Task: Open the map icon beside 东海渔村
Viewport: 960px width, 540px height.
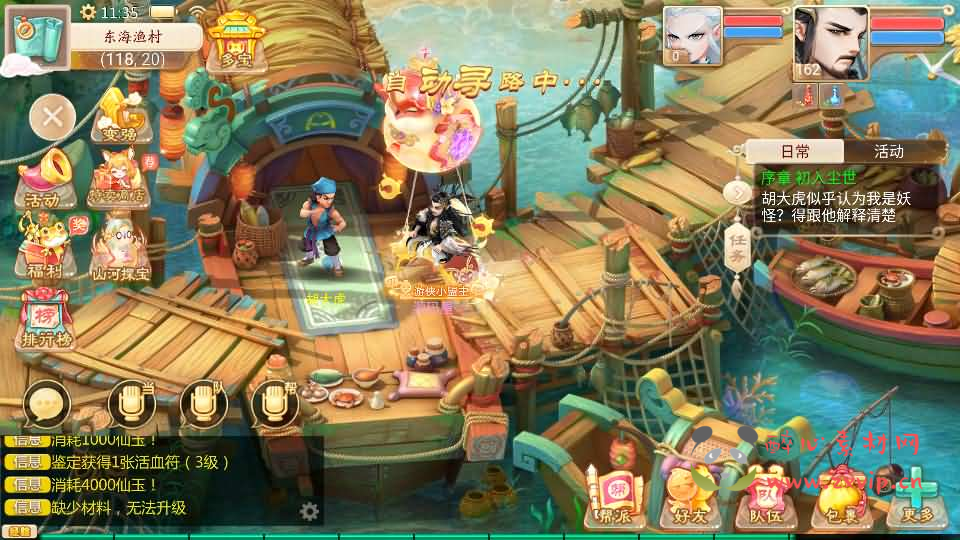Action: click(x=38, y=39)
